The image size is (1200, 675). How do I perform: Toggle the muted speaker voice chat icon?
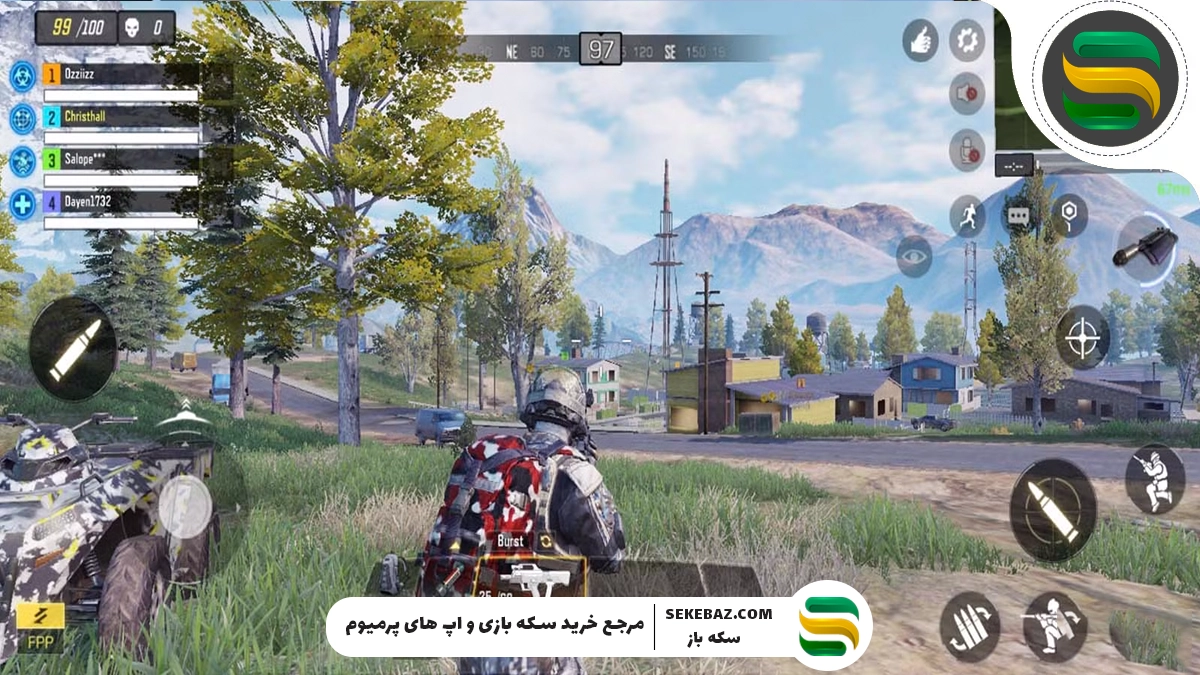966,93
